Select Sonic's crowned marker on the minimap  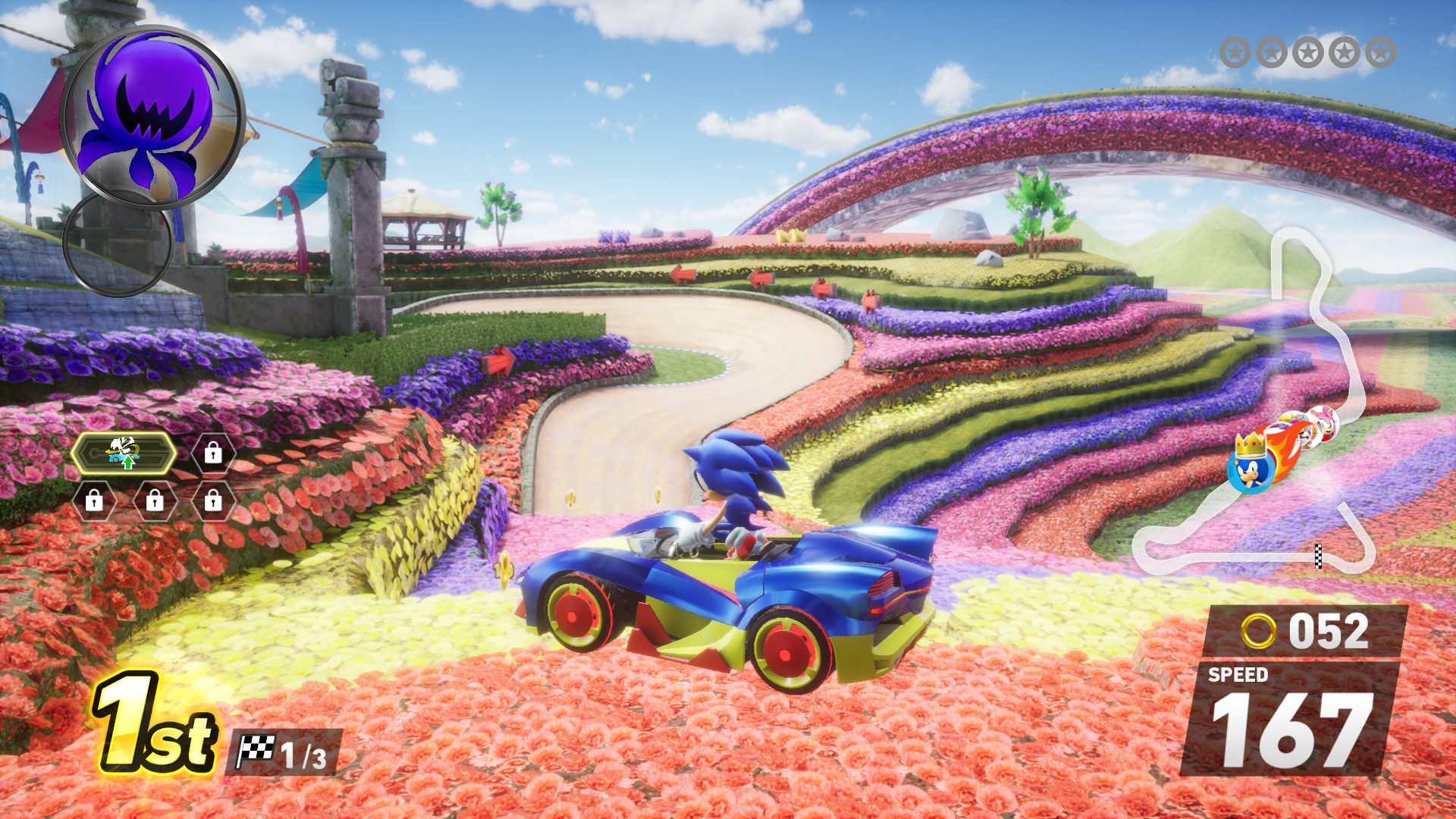(1249, 465)
